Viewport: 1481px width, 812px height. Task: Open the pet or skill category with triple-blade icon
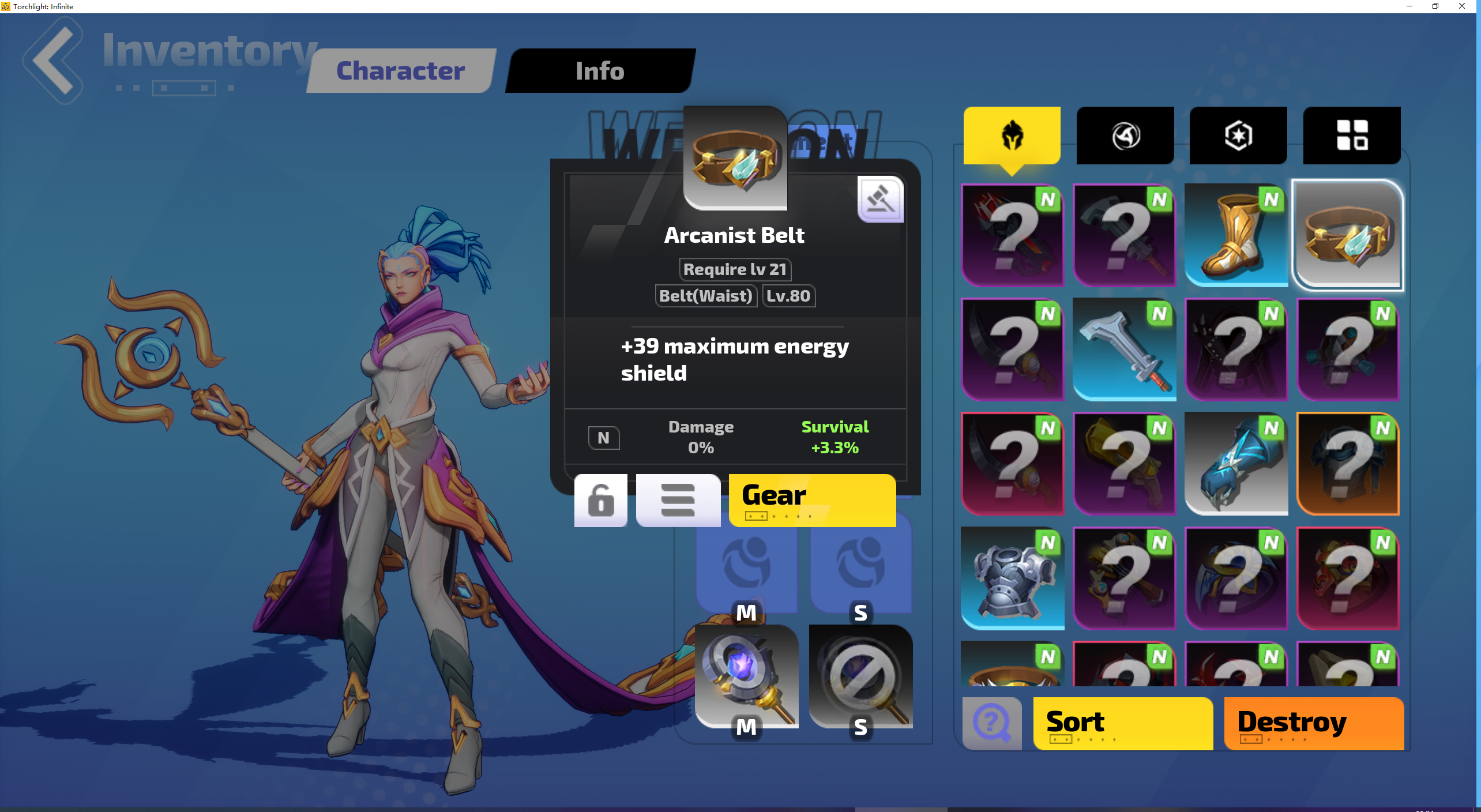(1125, 135)
